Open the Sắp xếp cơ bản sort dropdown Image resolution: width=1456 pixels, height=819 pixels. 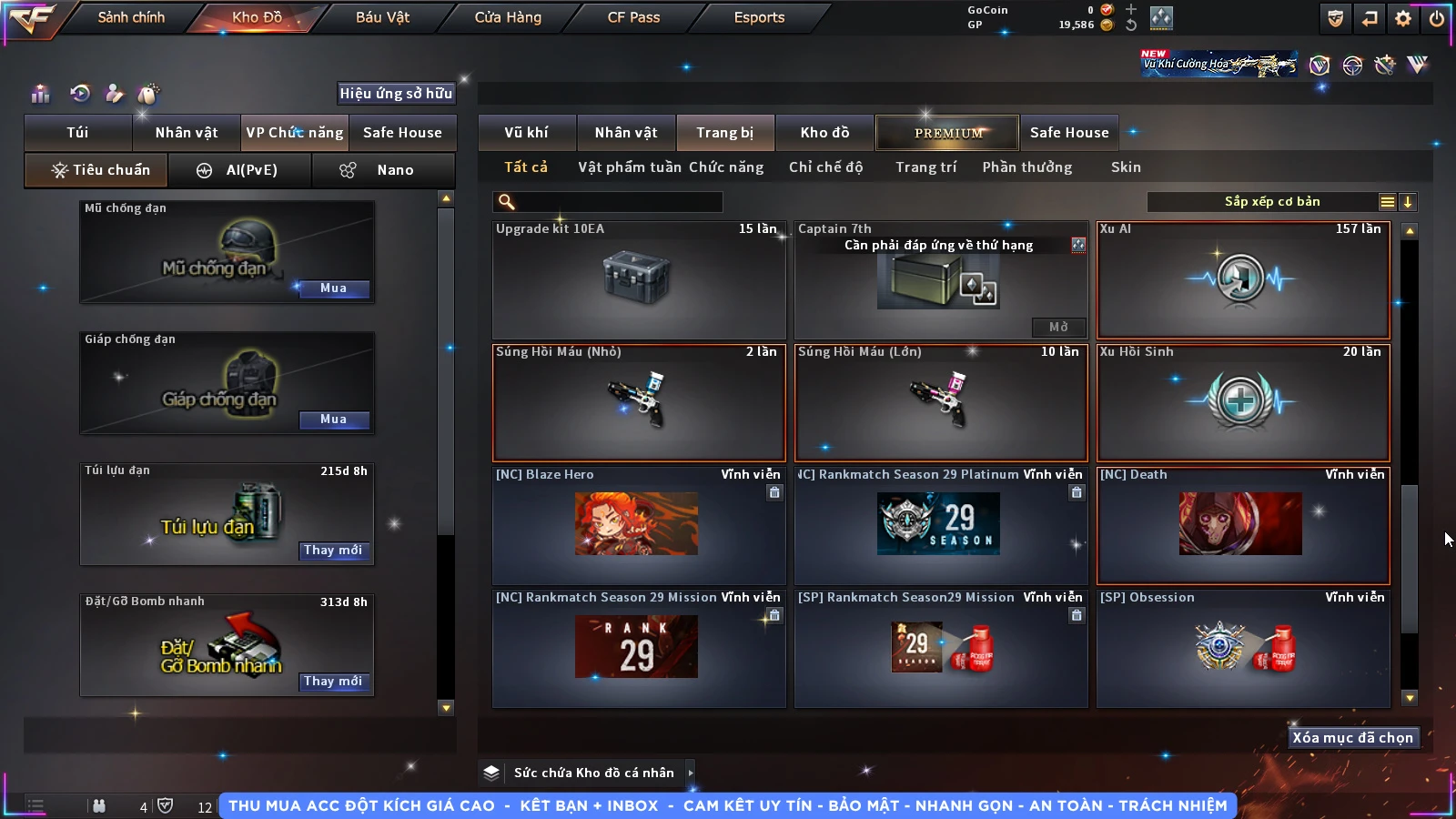point(1272,202)
